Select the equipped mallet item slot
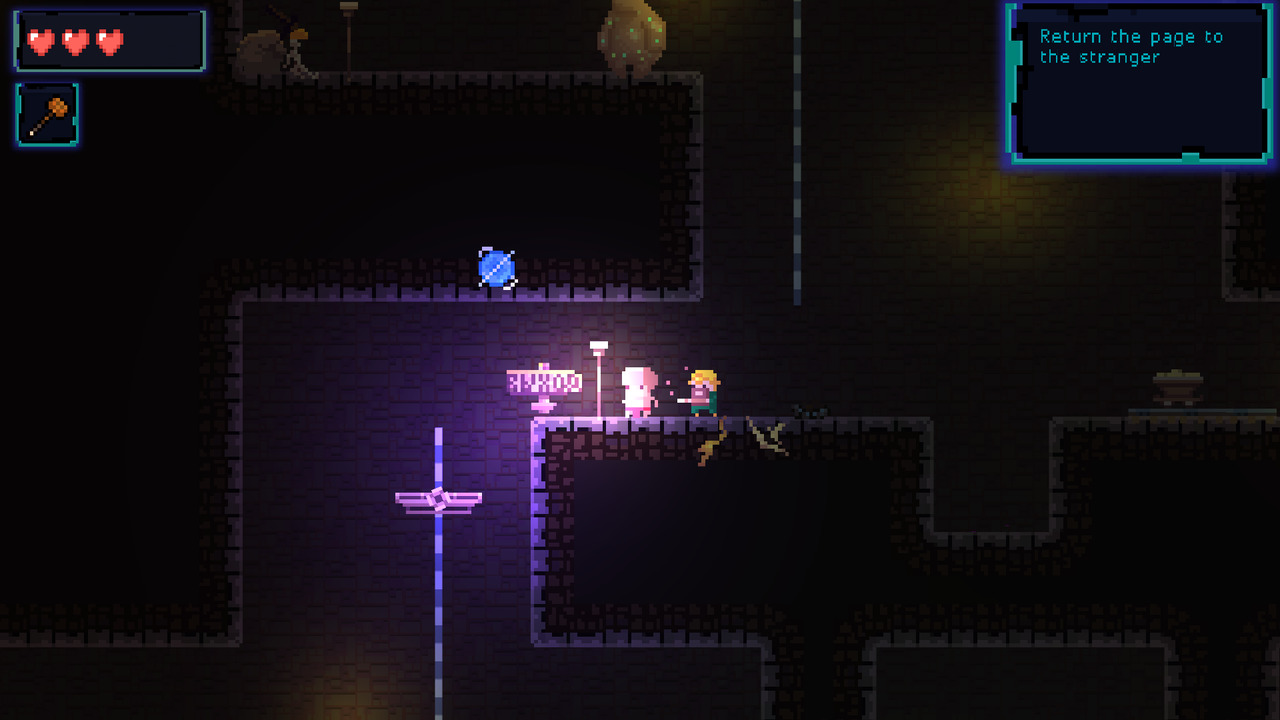The image size is (1280, 720). click(47, 115)
